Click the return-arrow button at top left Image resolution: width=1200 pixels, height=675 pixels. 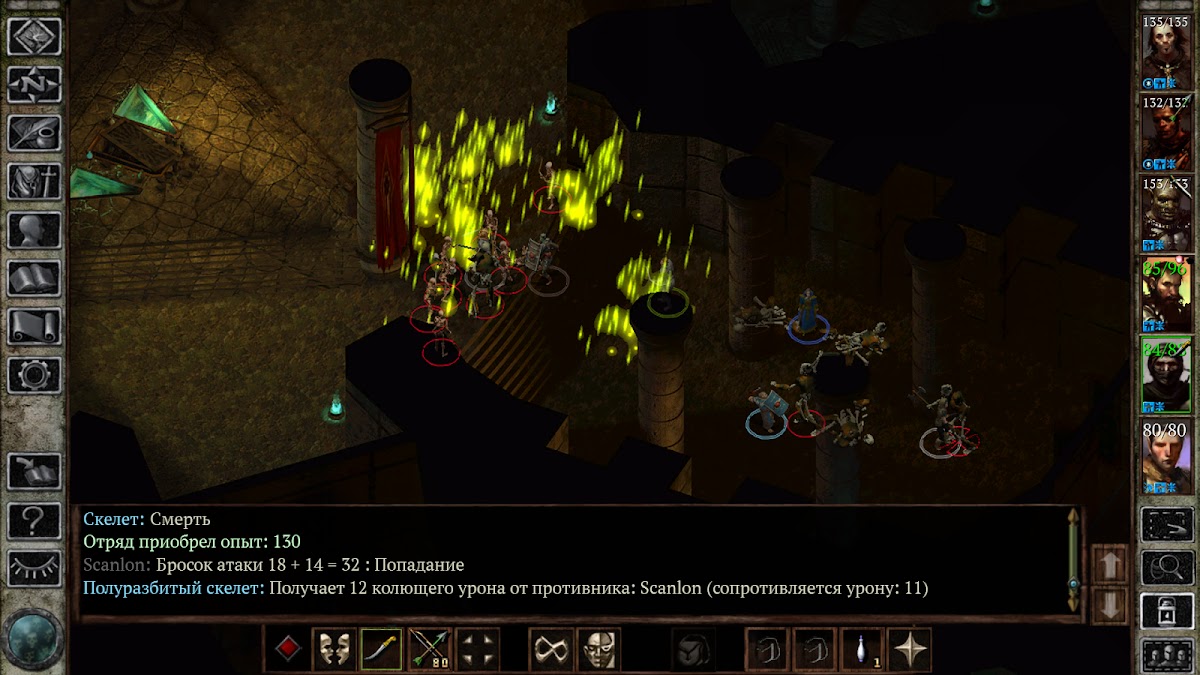tap(34, 37)
